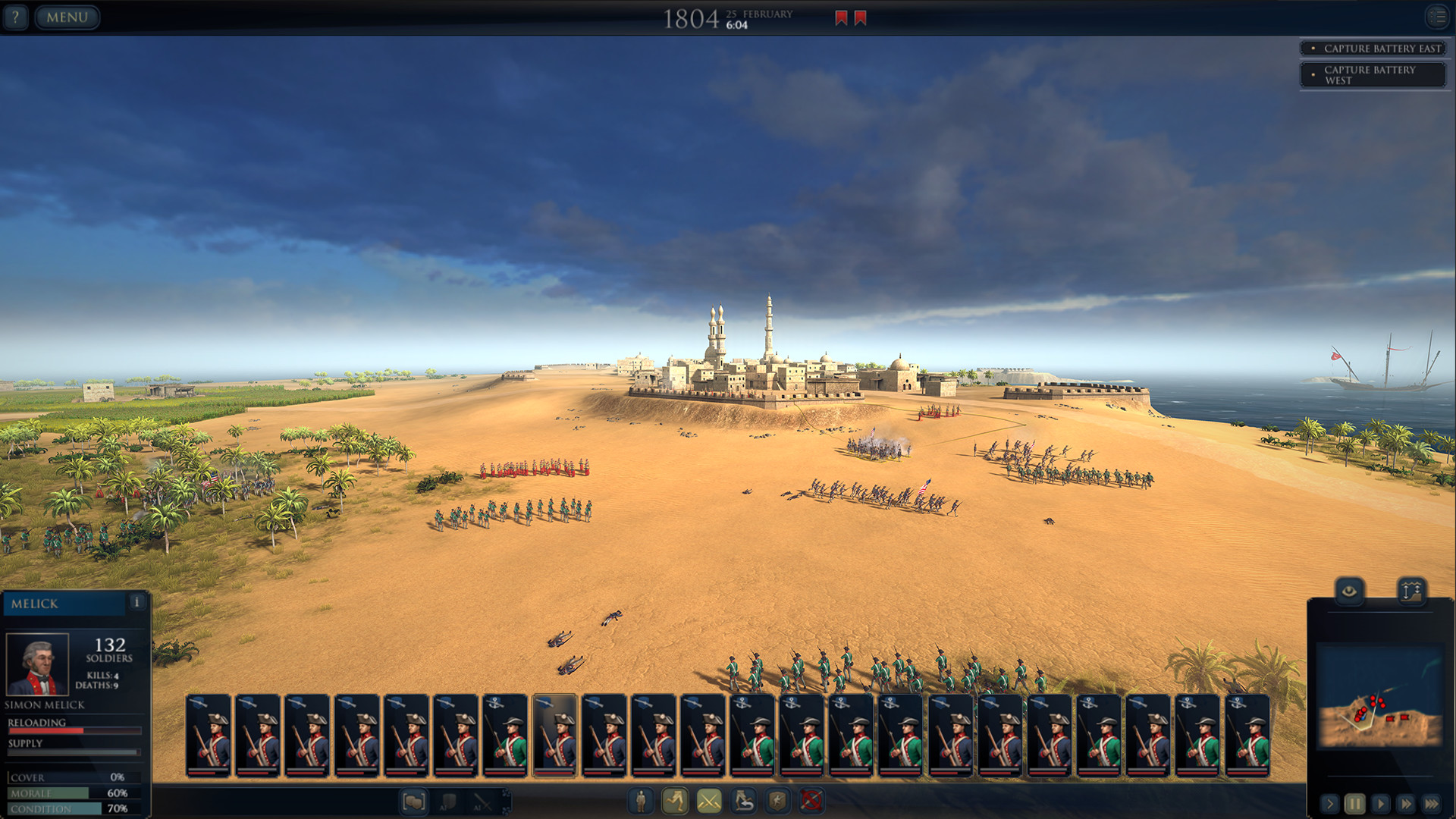Screen dimensions: 1456x819
Task: Toggle the hold fire crossed-out musket order
Action: click(x=811, y=801)
